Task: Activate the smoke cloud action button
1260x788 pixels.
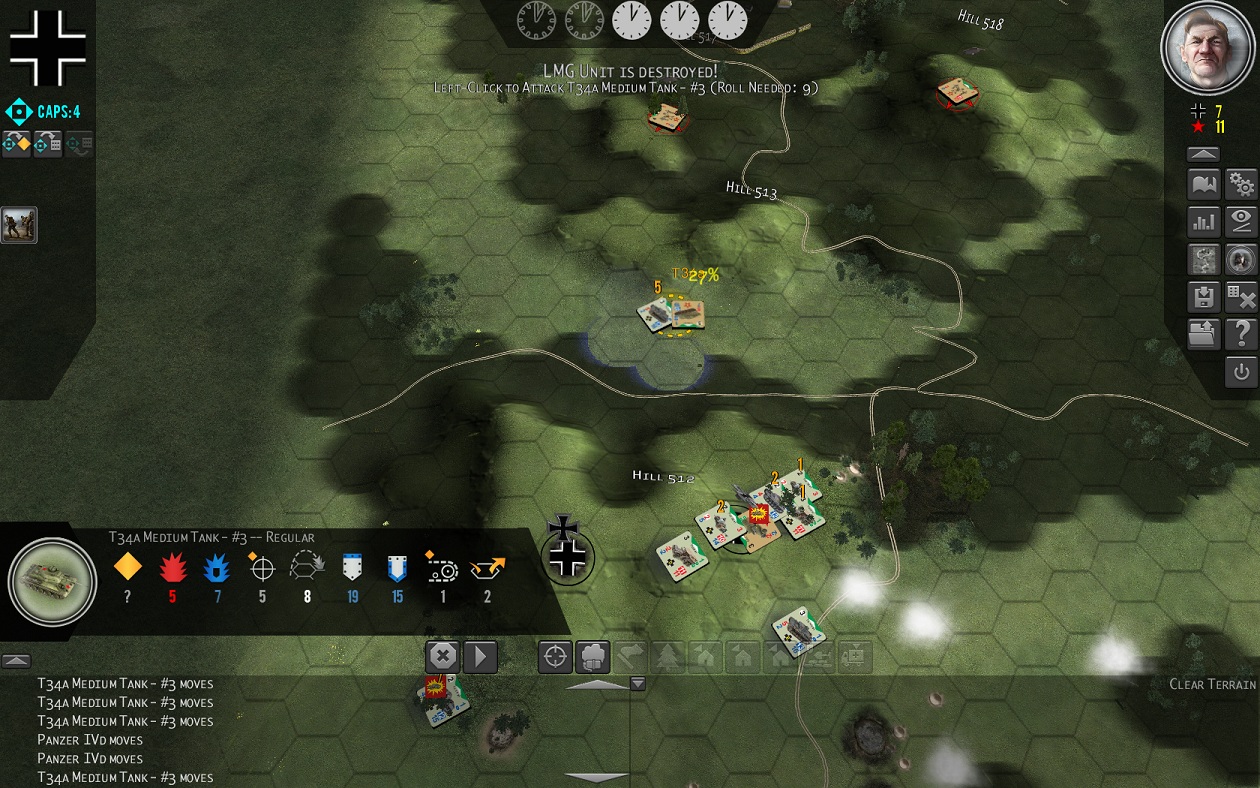Action: [x=593, y=657]
